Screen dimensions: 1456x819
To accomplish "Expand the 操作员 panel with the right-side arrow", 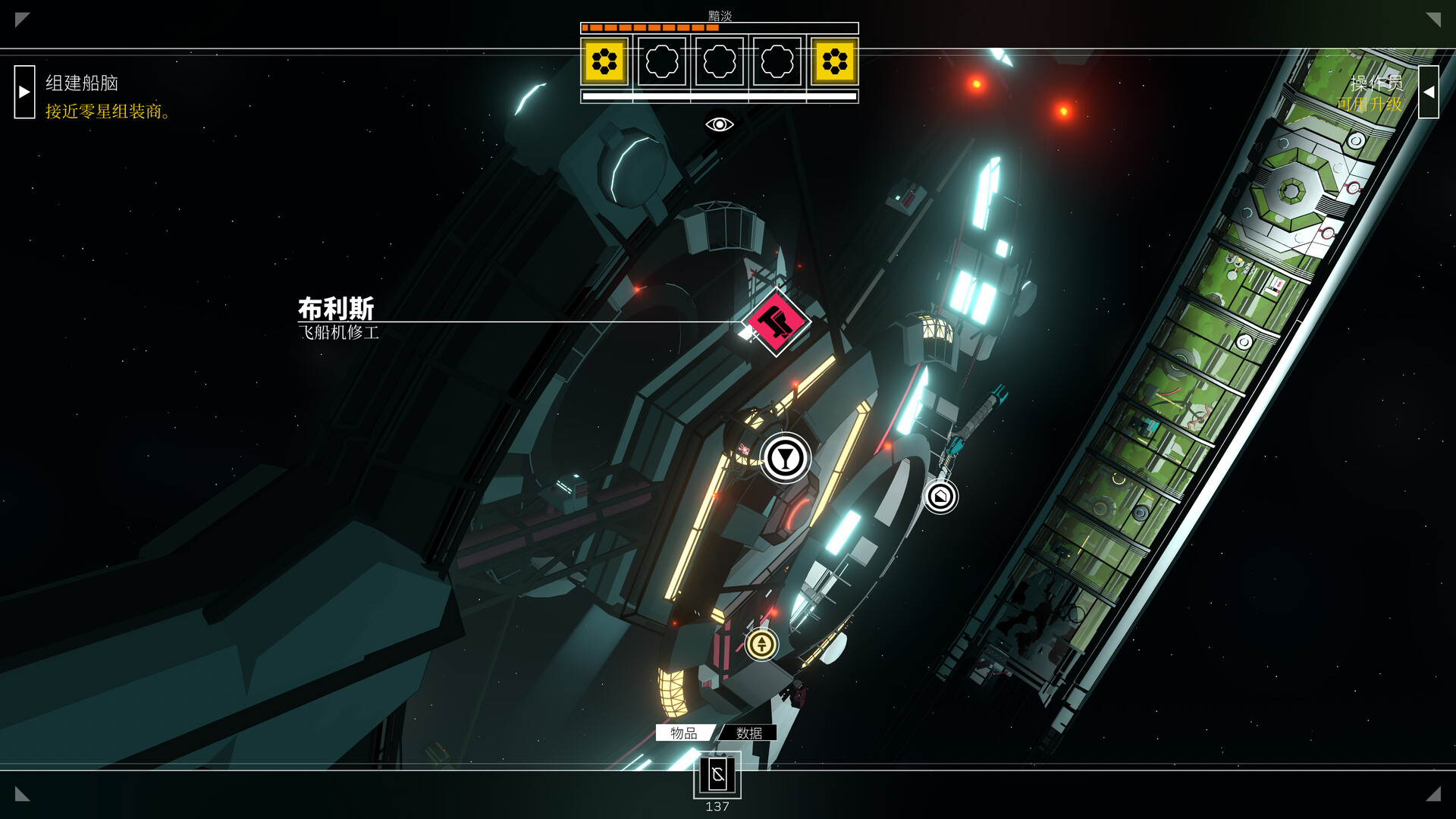I will [x=1430, y=91].
